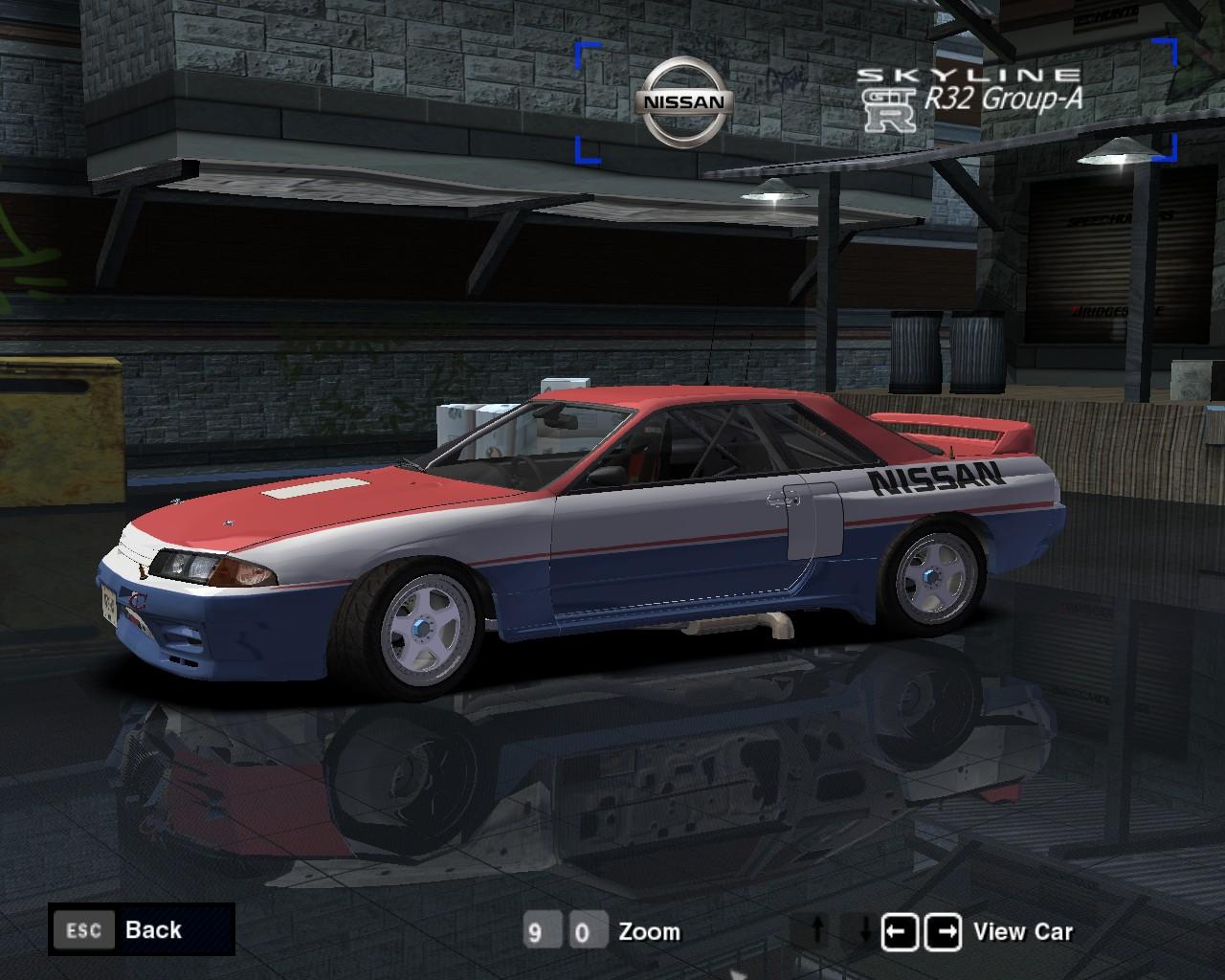Select the left arrow View Car icon

pyautogui.click(x=902, y=929)
